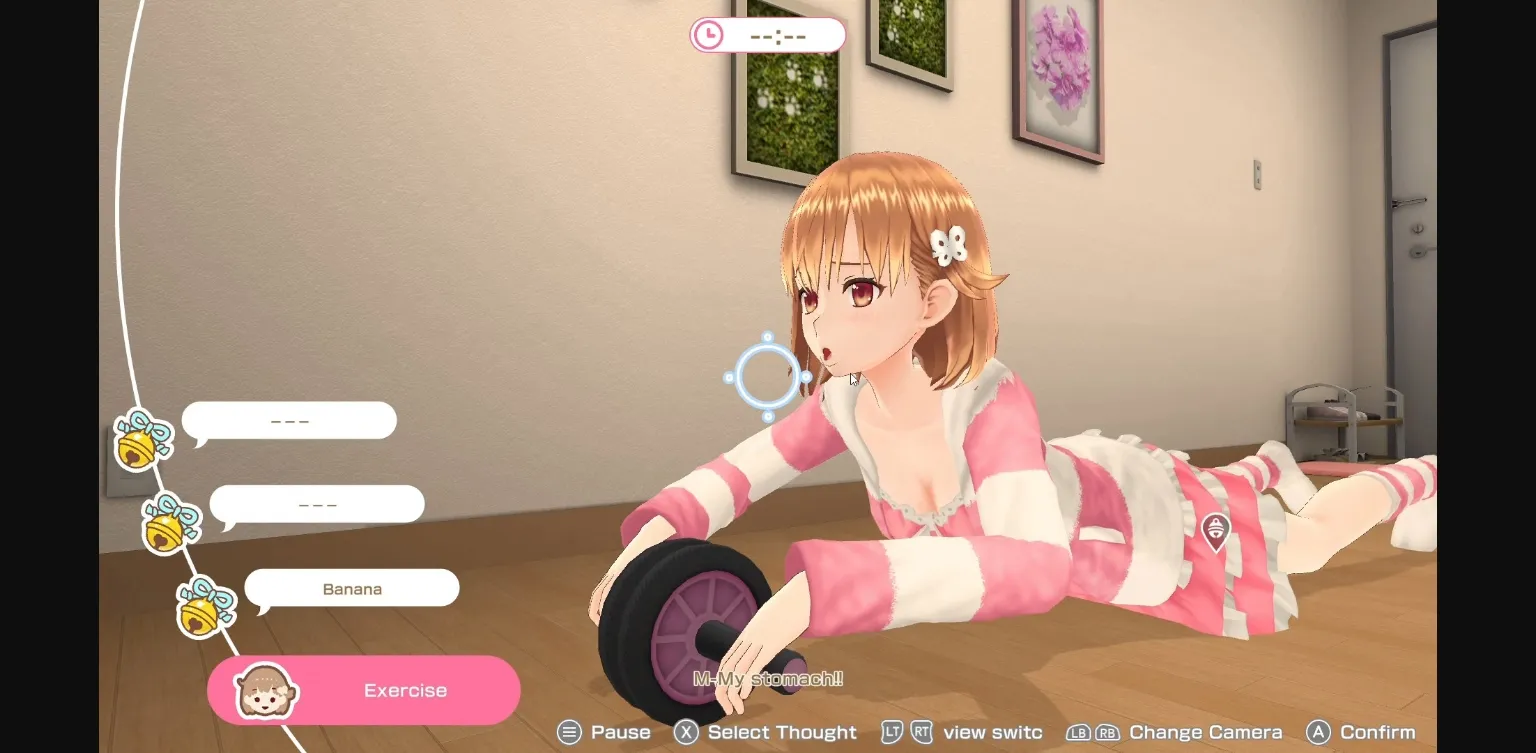Expand the topmost blank thought bubble
Viewport: 1536px width, 753px height.
[x=289, y=420]
